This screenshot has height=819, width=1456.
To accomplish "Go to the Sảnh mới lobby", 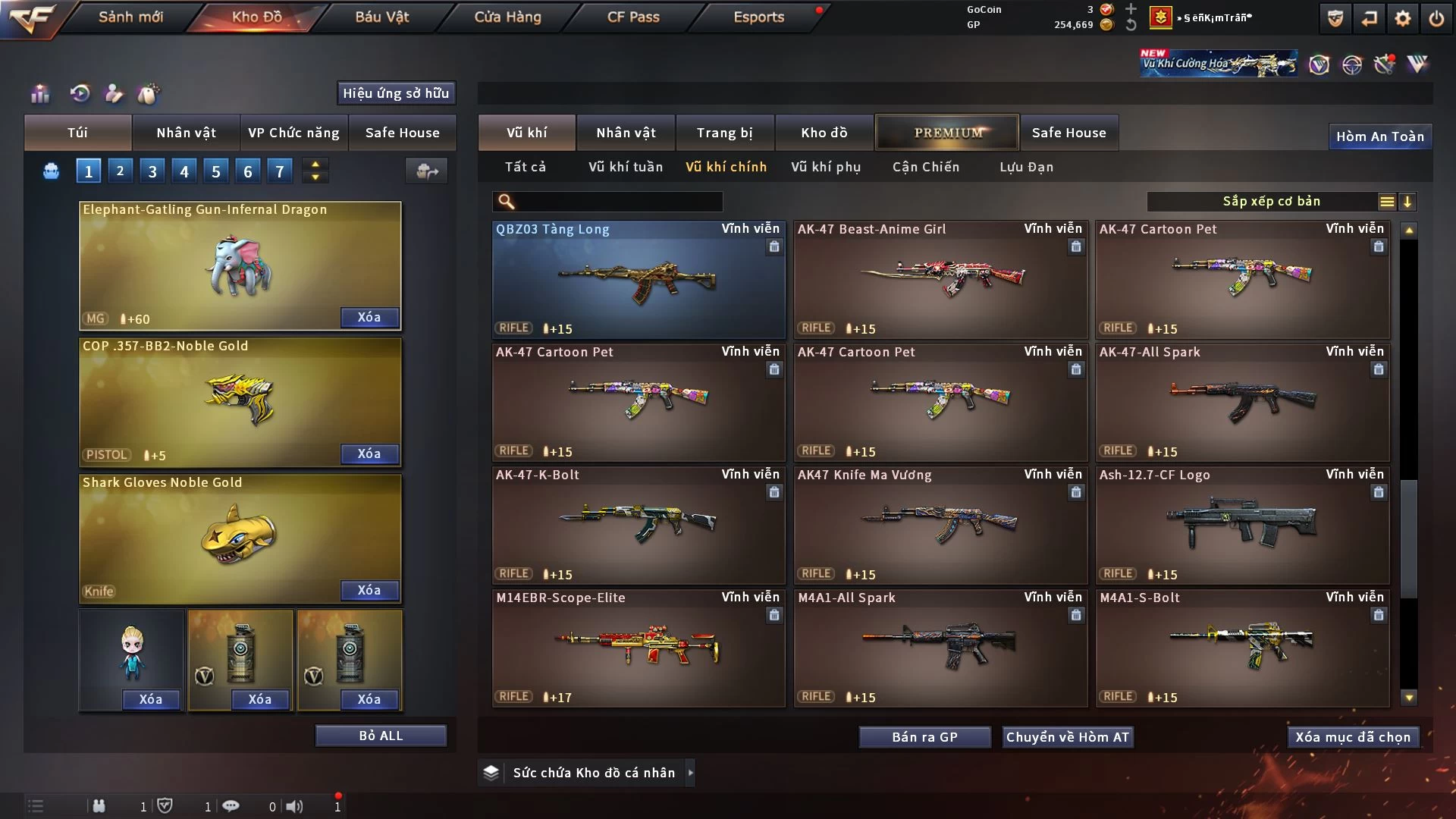I will click(x=130, y=17).
